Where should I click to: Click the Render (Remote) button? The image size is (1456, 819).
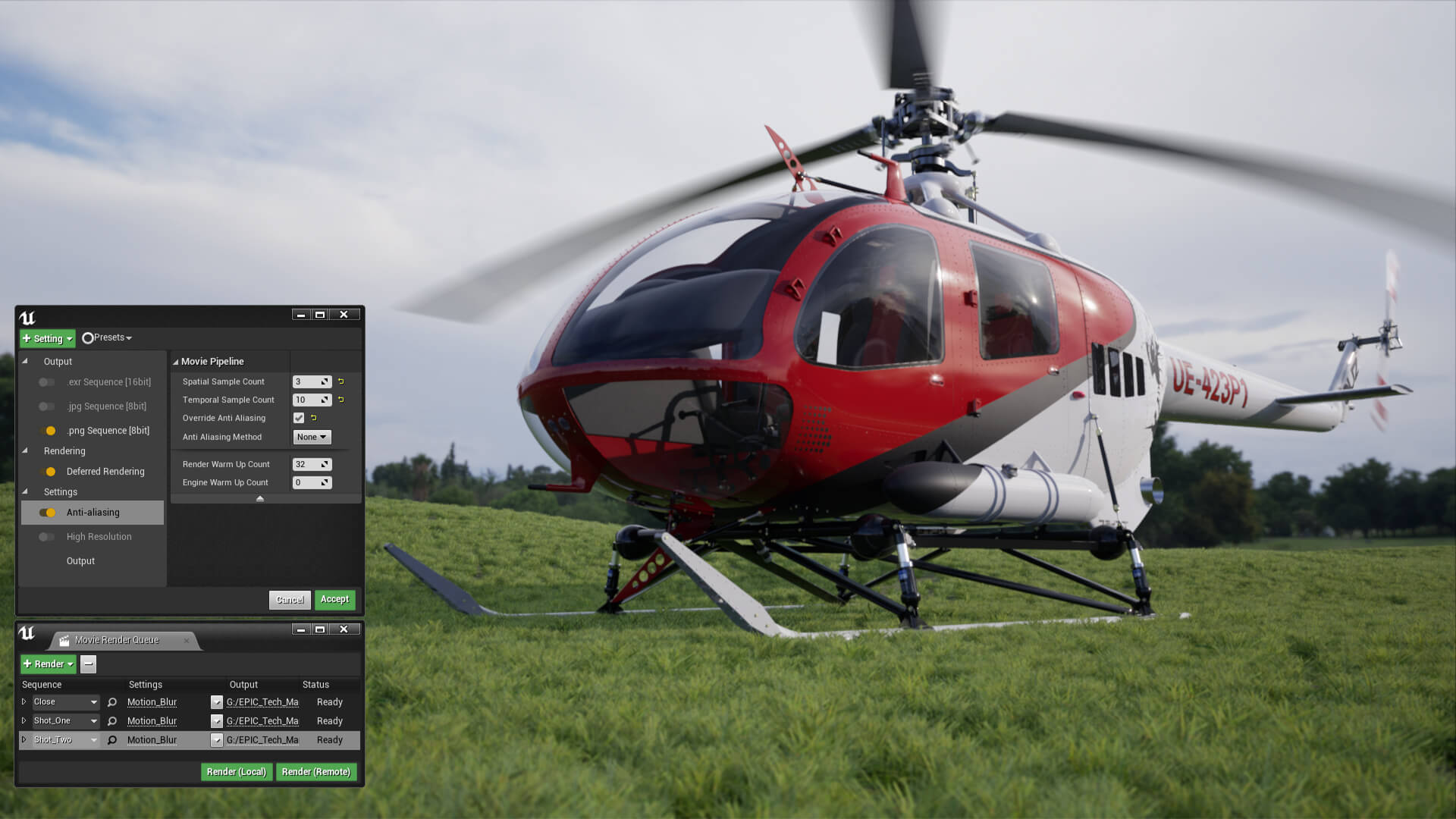coord(316,771)
